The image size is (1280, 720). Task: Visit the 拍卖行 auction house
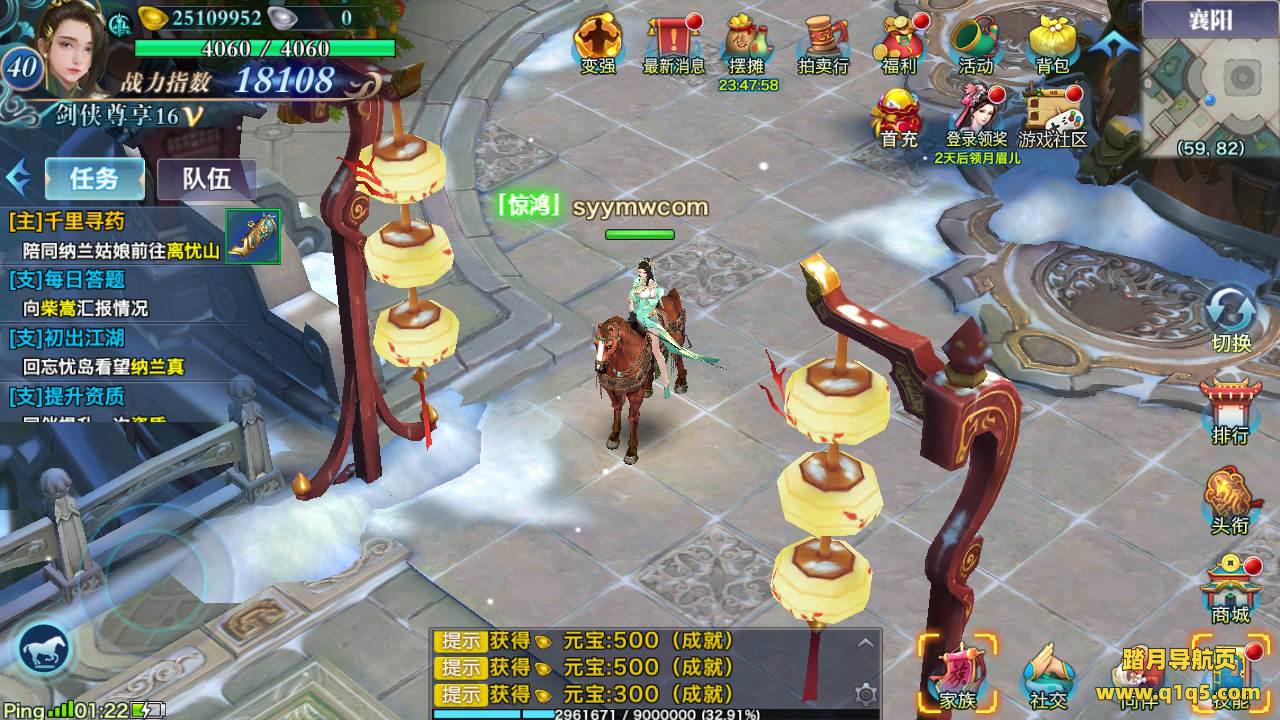pyautogui.click(x=822, y=42)
